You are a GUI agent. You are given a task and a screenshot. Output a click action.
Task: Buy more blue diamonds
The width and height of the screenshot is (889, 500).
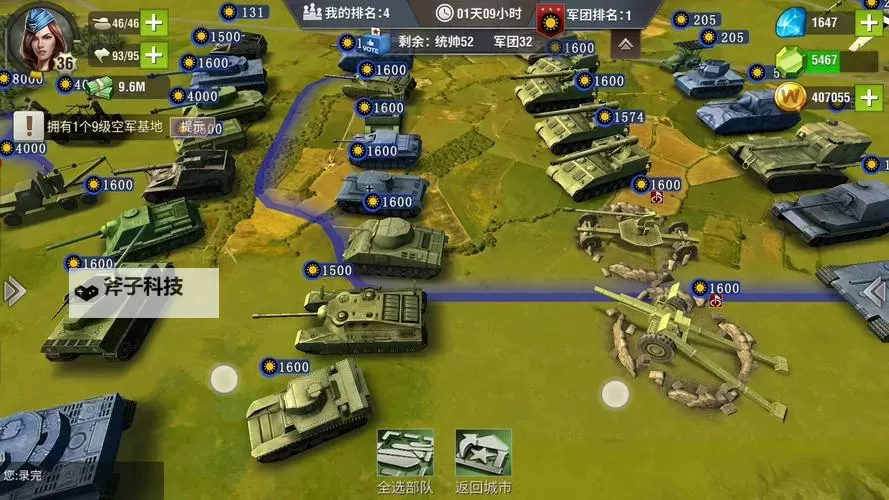pyautogui.click(x=870, y=23)
